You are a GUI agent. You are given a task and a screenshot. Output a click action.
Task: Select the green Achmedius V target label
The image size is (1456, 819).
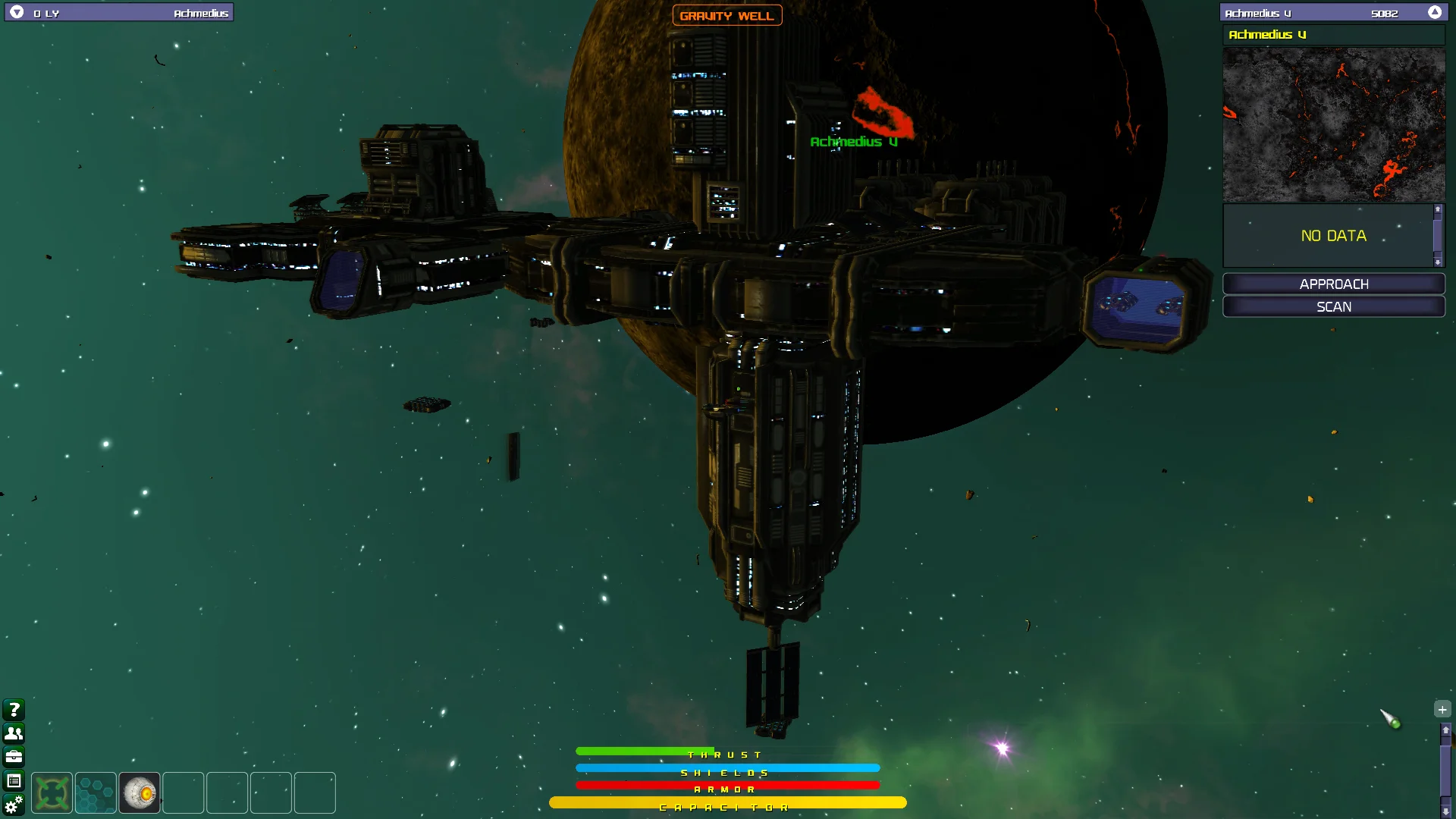coord(853,142)
